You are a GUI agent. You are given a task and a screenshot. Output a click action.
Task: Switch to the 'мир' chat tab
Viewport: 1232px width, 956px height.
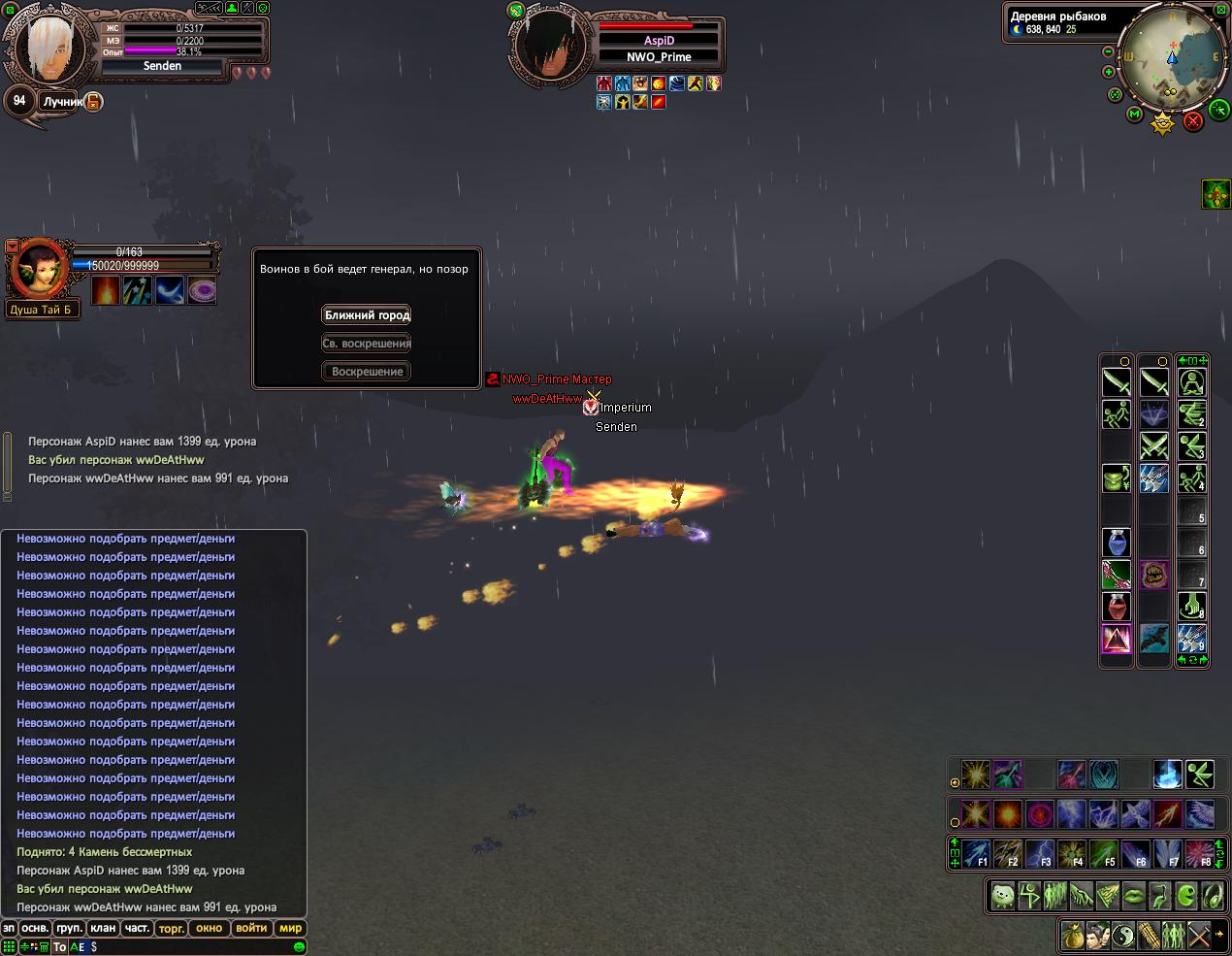(290, 928)
